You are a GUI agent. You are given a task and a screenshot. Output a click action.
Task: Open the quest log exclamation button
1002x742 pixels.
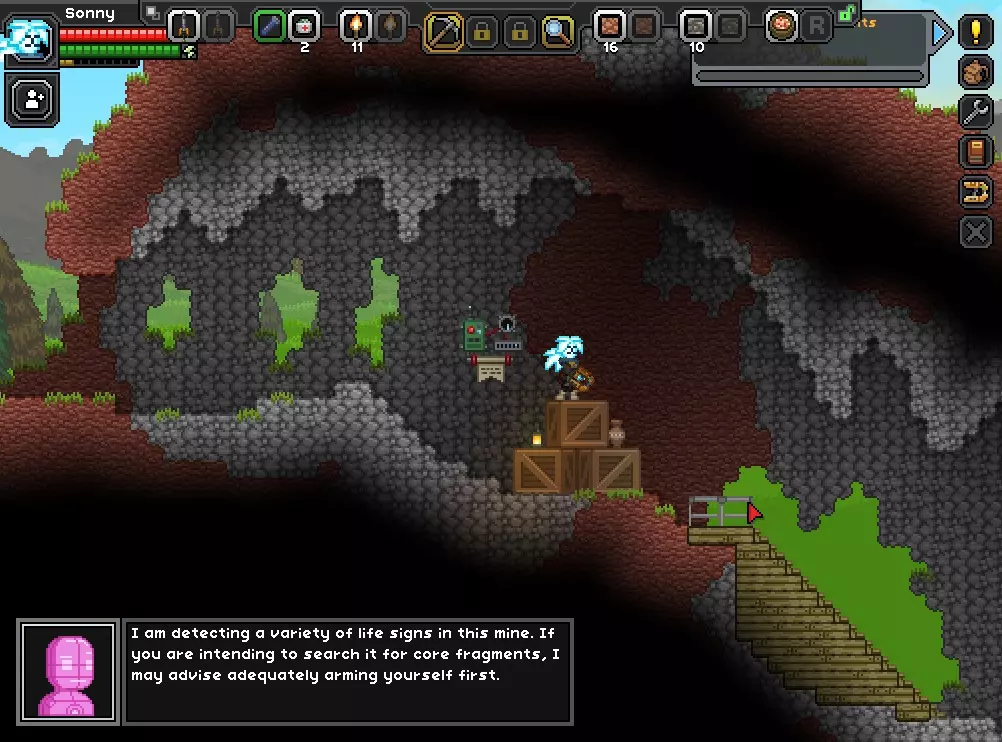(975, 32)
